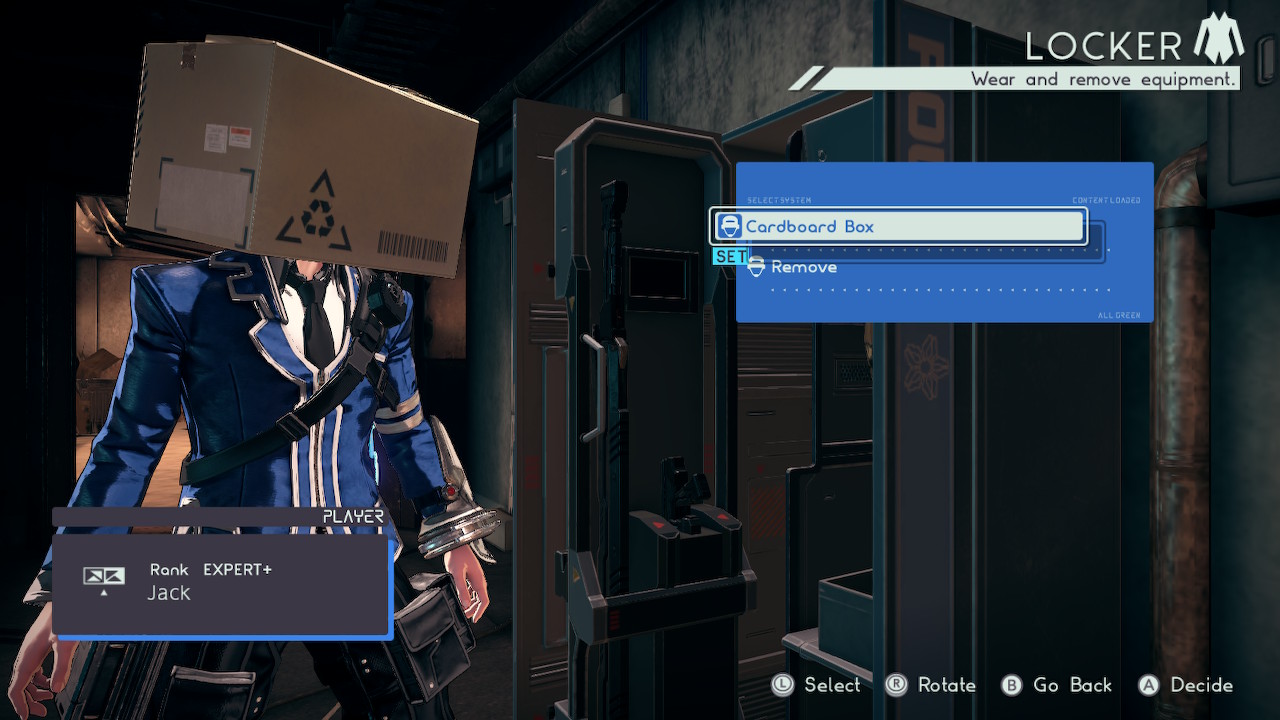Select the Cardboard Box equipment entry
Viewport: 1280px width, 720px height.
tap(897, 226)
